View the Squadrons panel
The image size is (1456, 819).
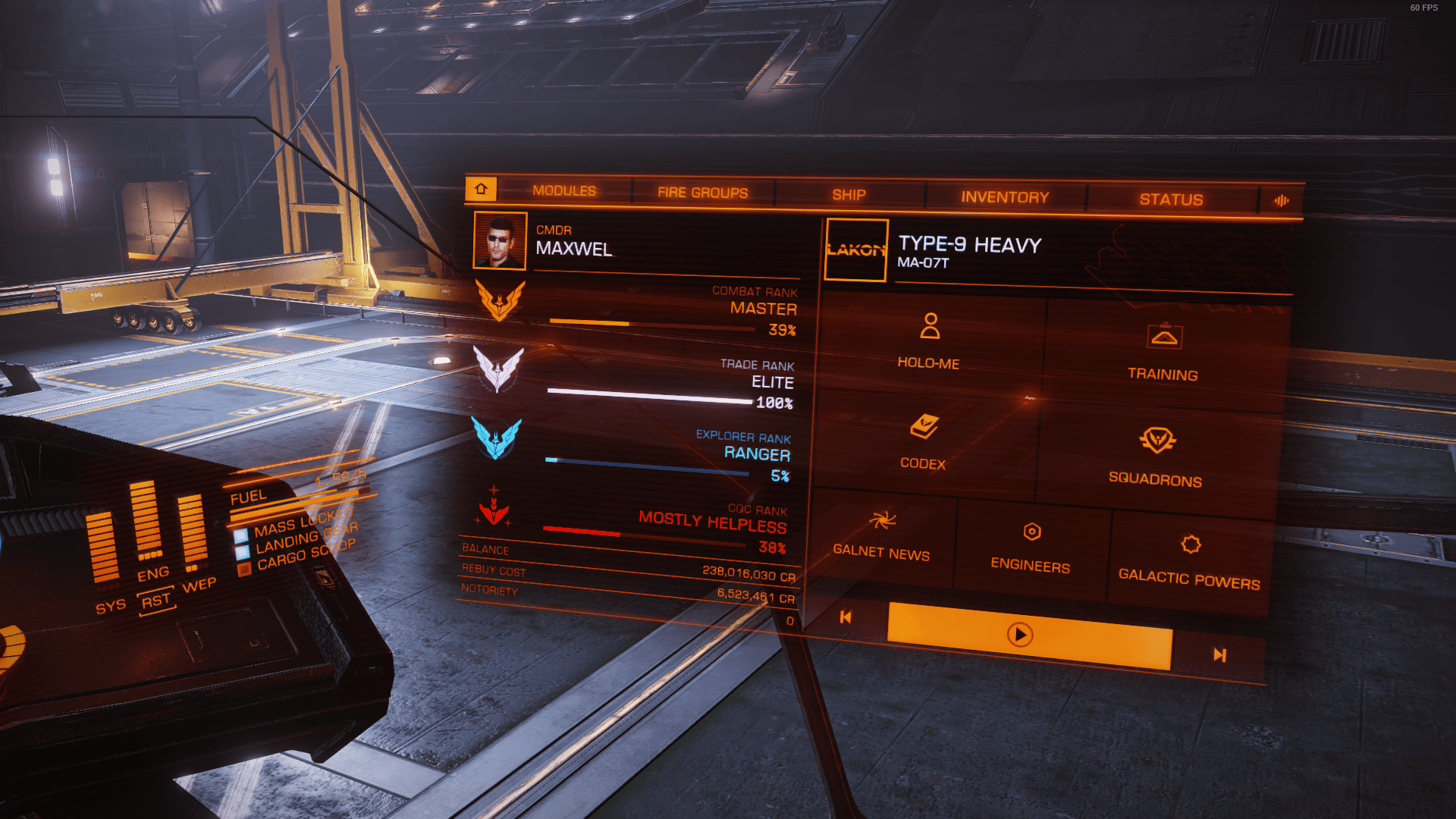click(x=1156, y=457)
